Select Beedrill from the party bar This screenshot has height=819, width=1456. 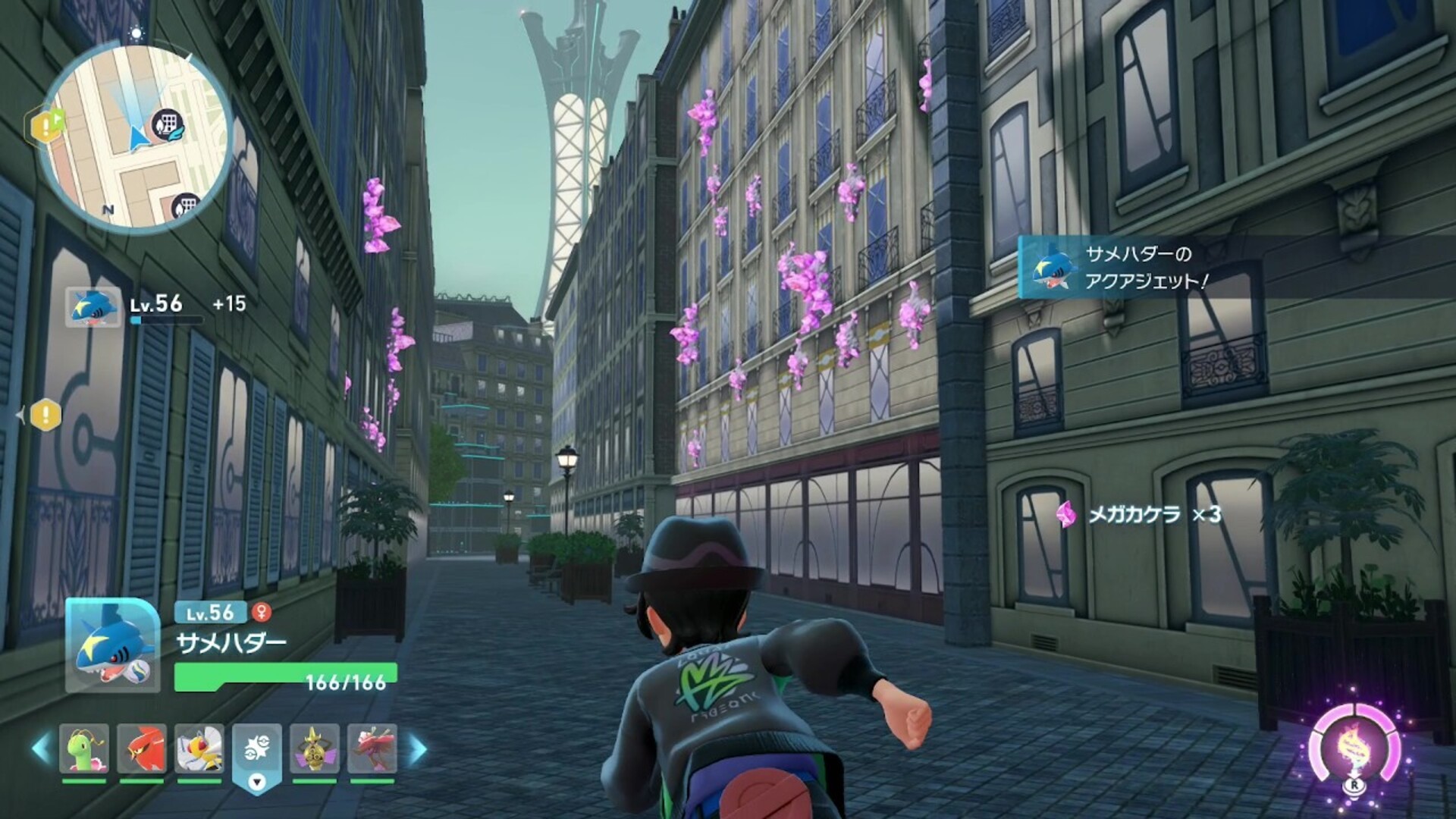coord(199,748)
